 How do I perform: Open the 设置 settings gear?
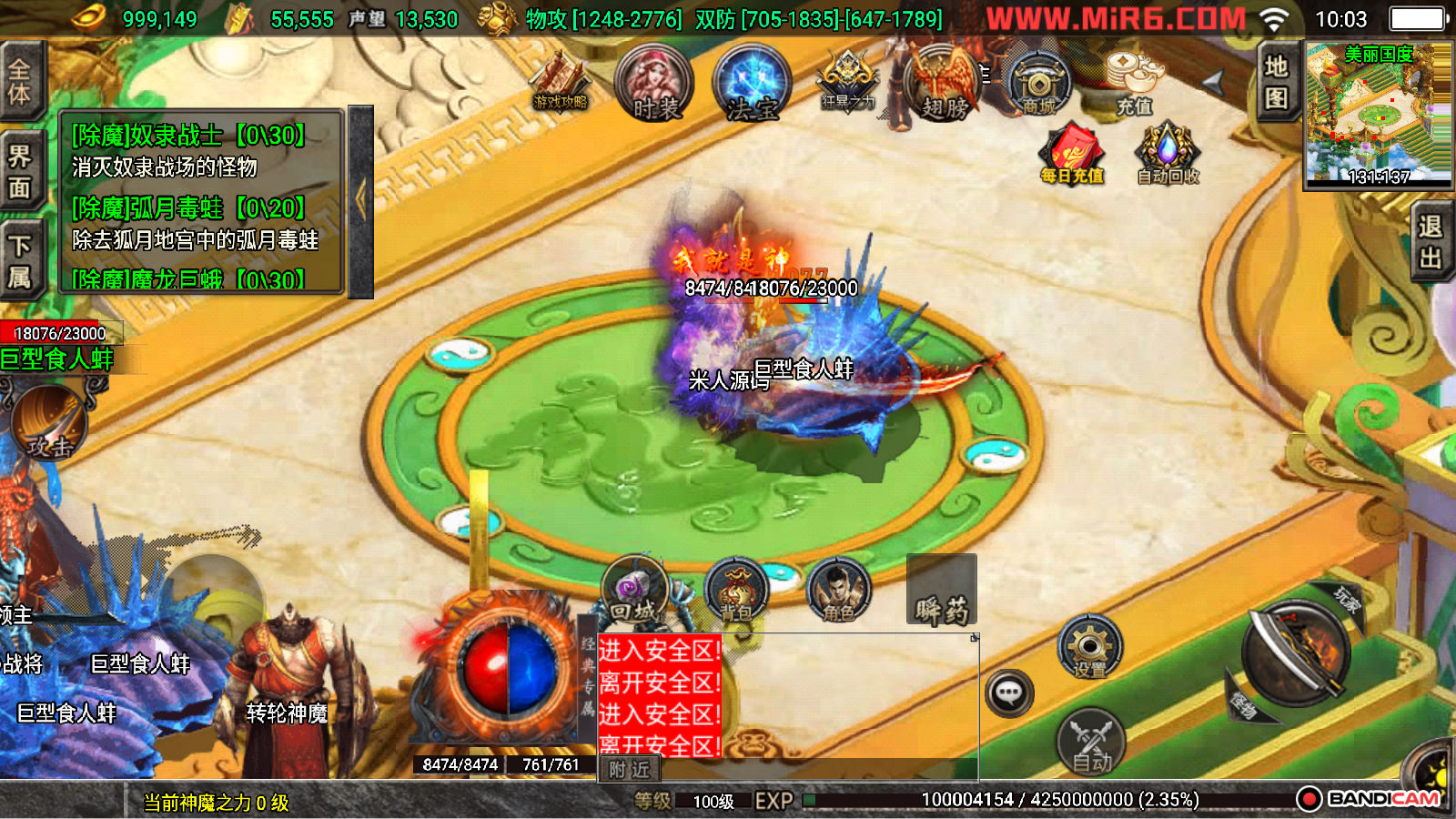[x=1089, y=647]
